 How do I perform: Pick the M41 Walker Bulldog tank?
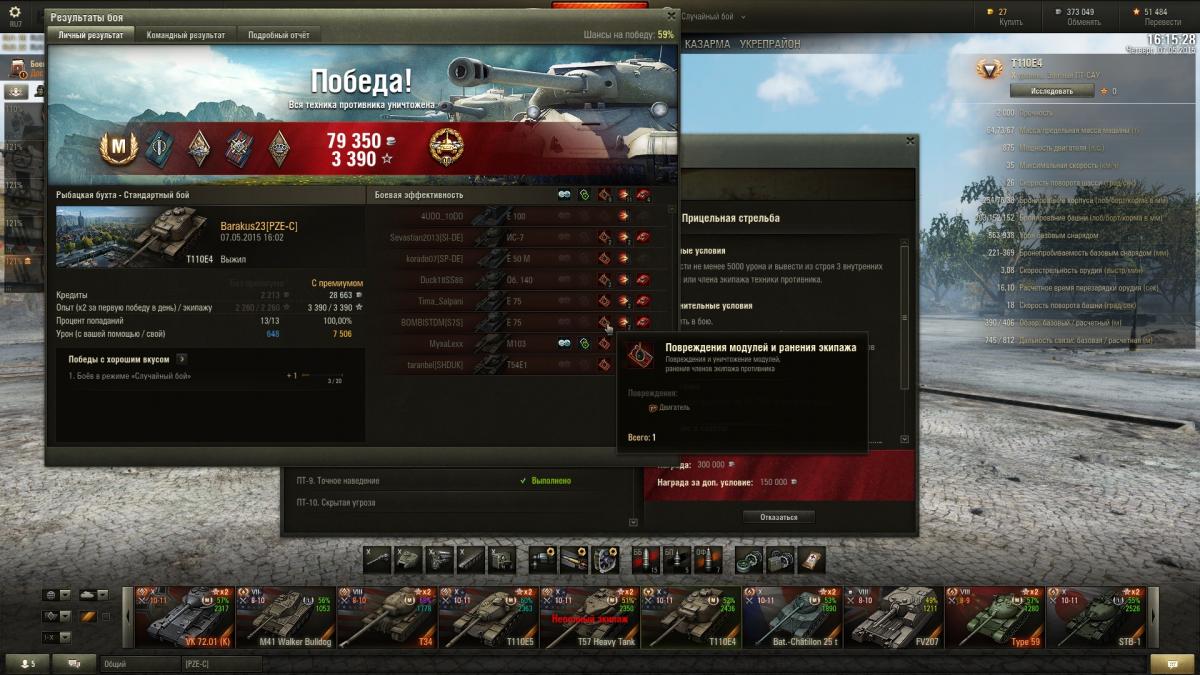(286, 617)
